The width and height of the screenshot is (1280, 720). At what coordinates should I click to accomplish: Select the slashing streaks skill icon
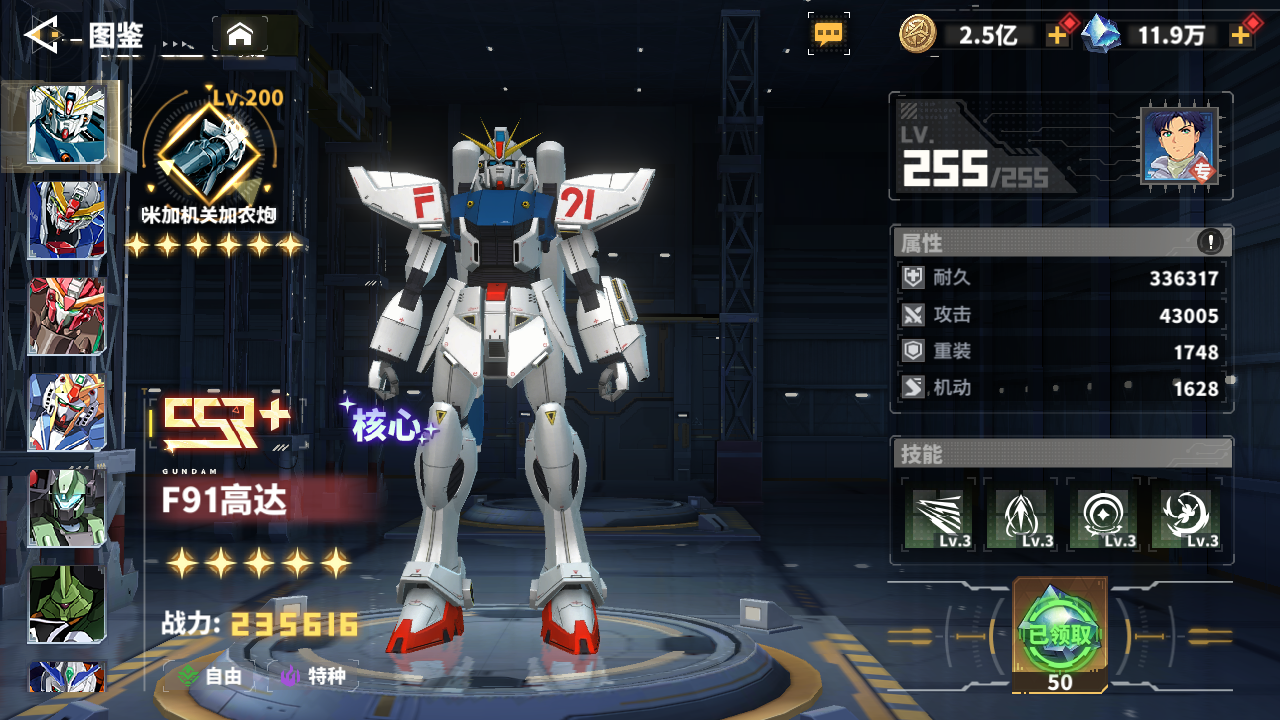[x=938, y=517]
